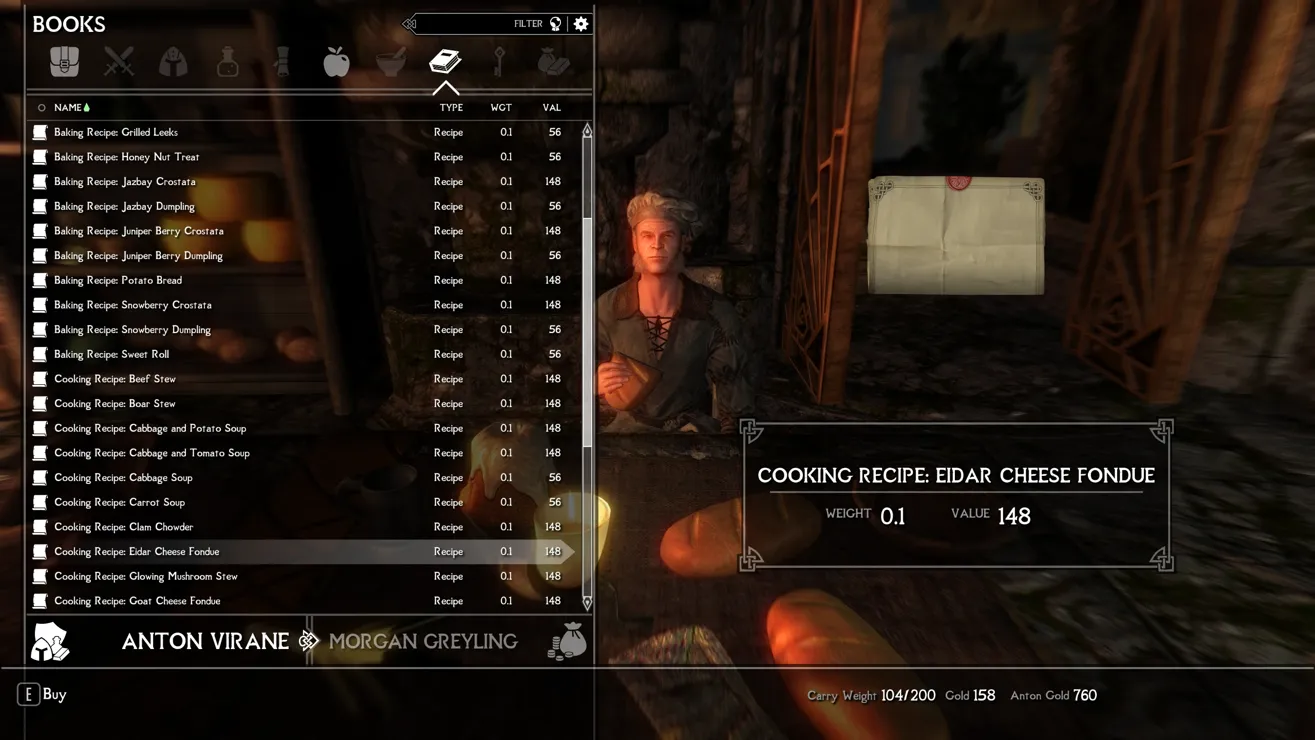The height and width of the screenshot is (740, 1315).
Task: Select the Weapons category crossed-swords icon
Action: [119, 62]
